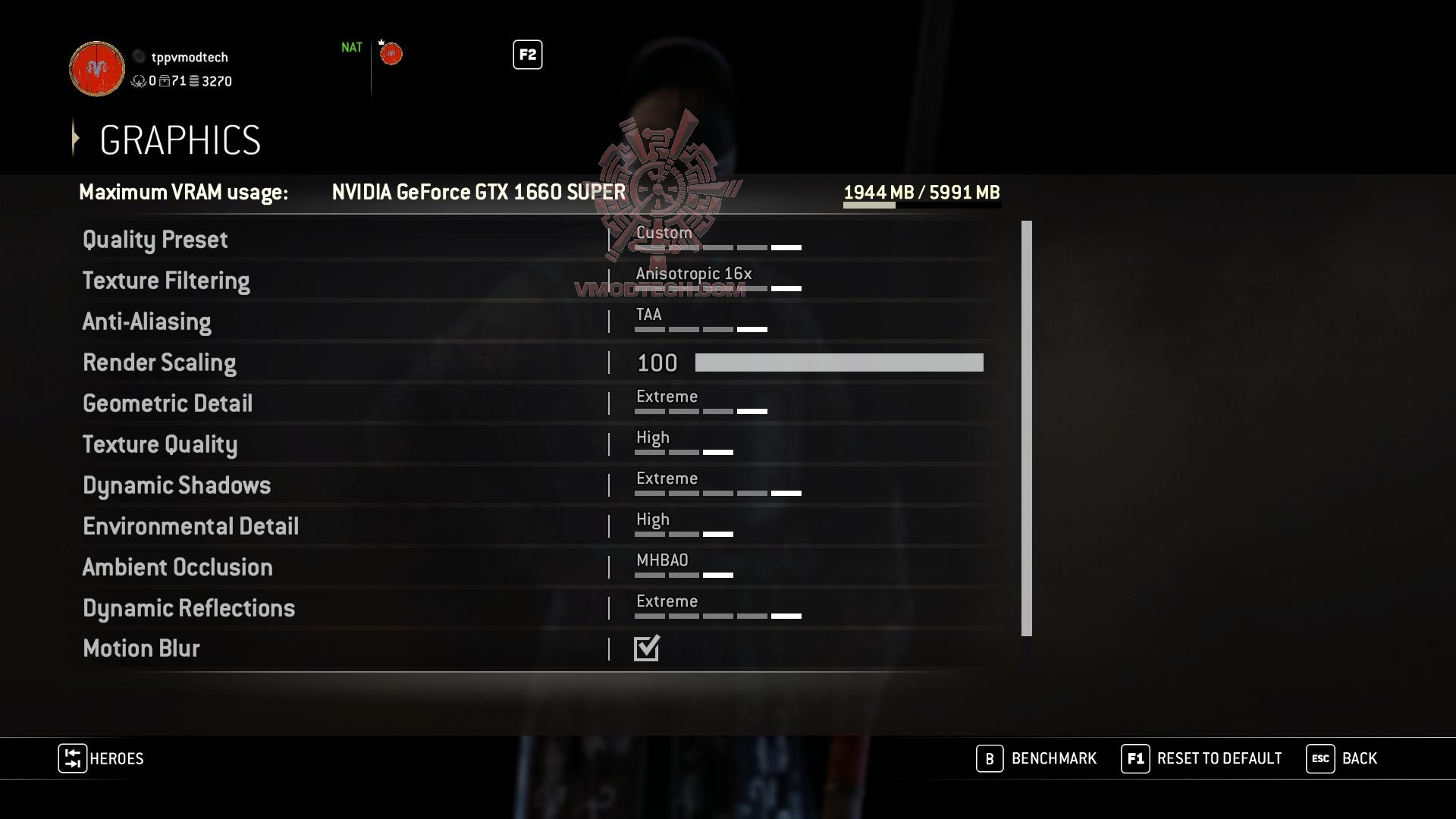
Task: Select the GRAPHICS header
Action: point(180,139)
